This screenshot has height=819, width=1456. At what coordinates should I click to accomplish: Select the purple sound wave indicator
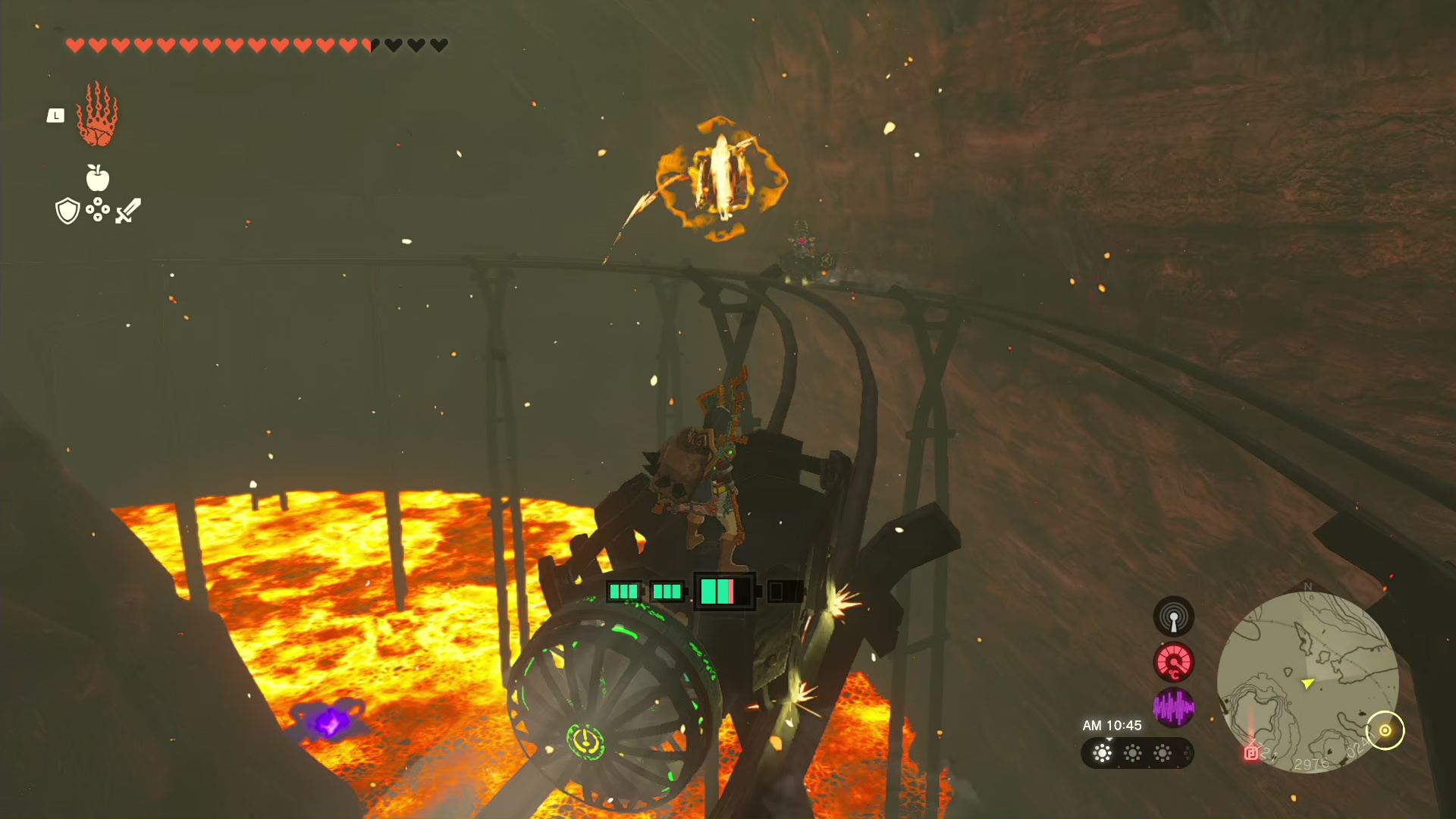tap(1173, 708)
